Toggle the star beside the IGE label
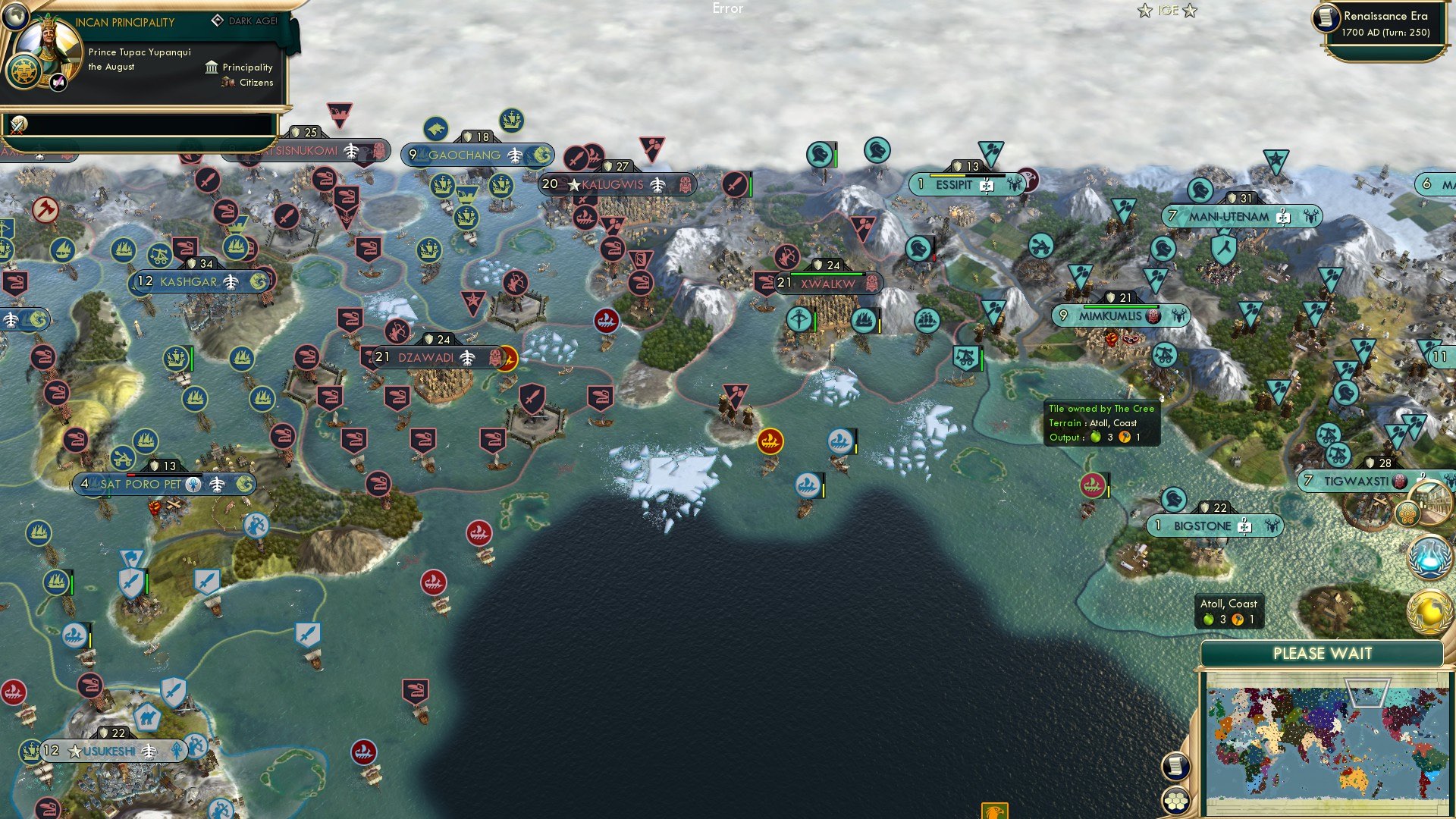The width and height of the screenshot is (1456, 819). [x=1145, y=11]
